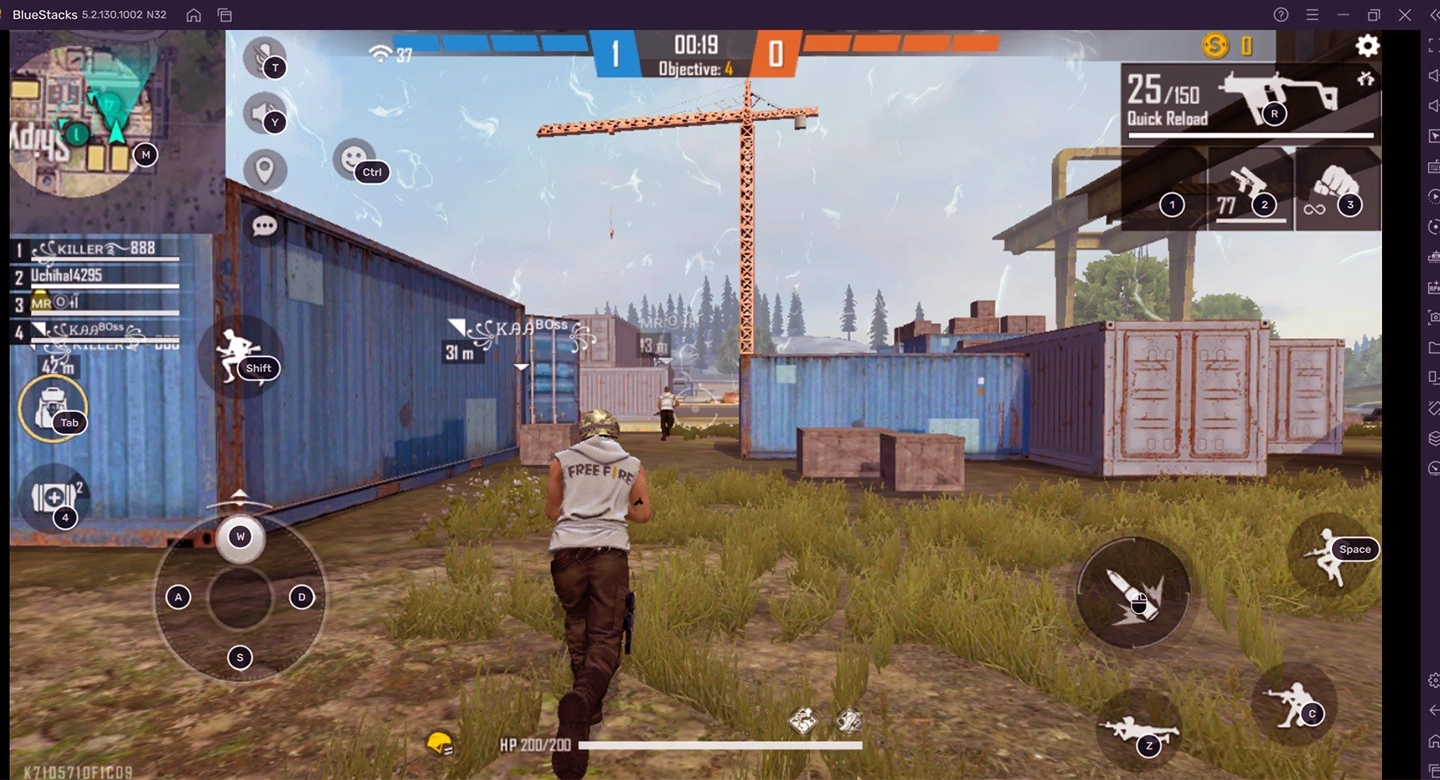Open the BlueStacks home tab

click(194, 15)
